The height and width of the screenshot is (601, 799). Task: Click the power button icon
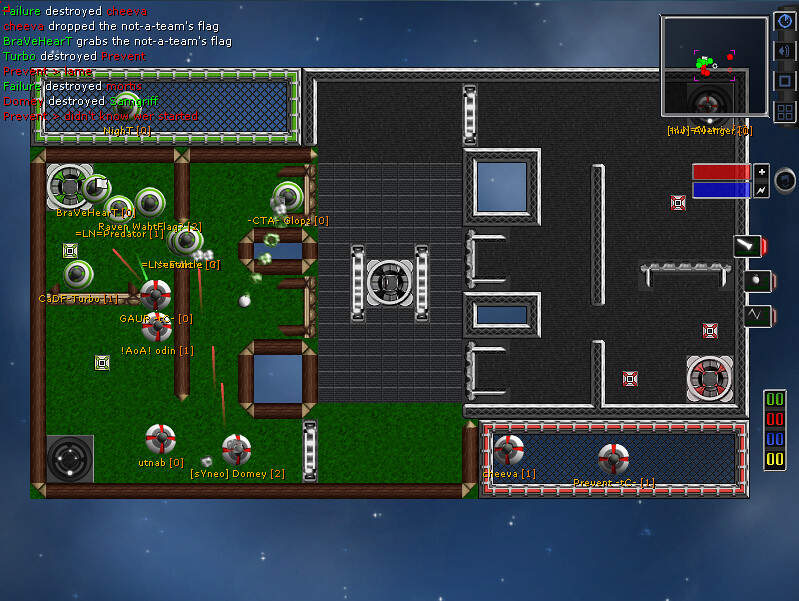(x=785, y=22)
